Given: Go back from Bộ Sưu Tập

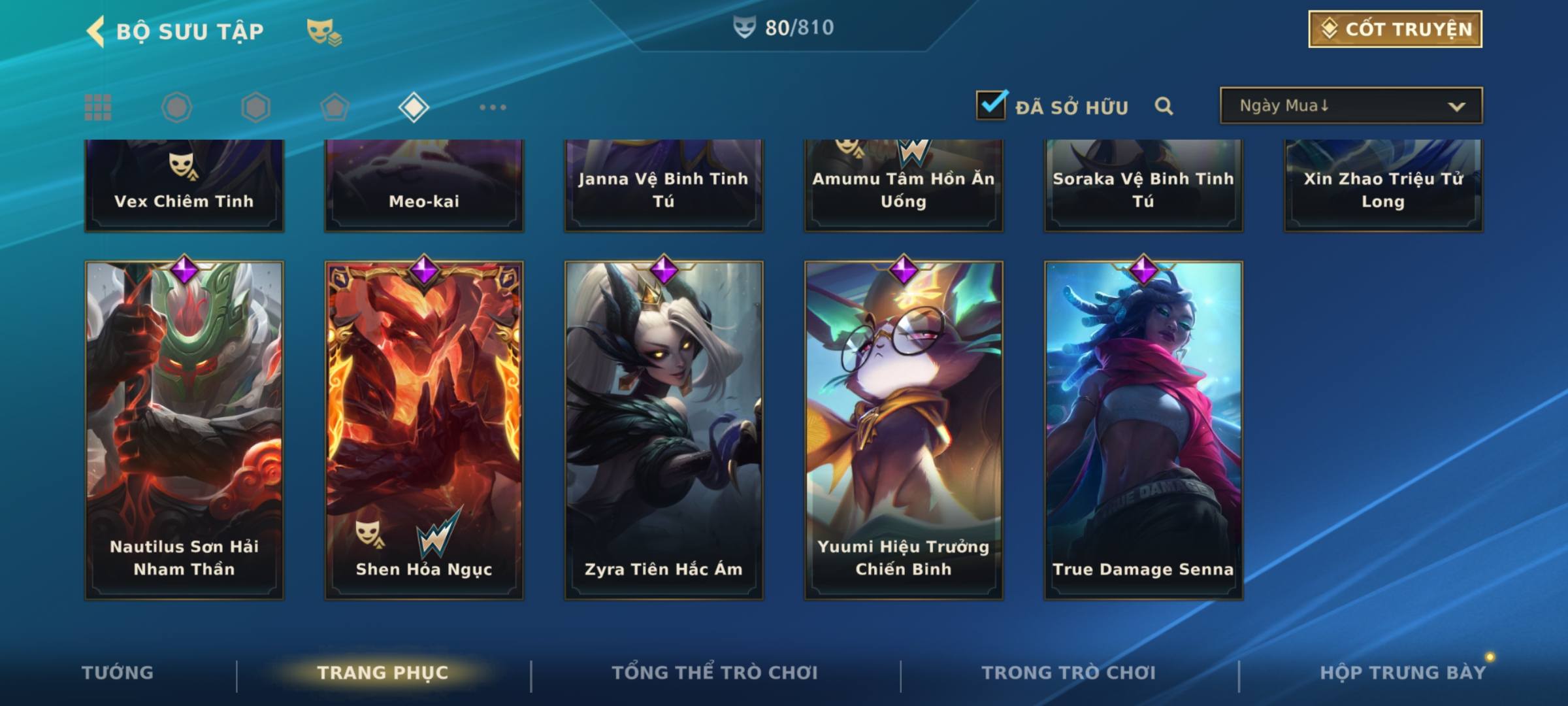Looking at the screenshot, I should tap(97, 31).
